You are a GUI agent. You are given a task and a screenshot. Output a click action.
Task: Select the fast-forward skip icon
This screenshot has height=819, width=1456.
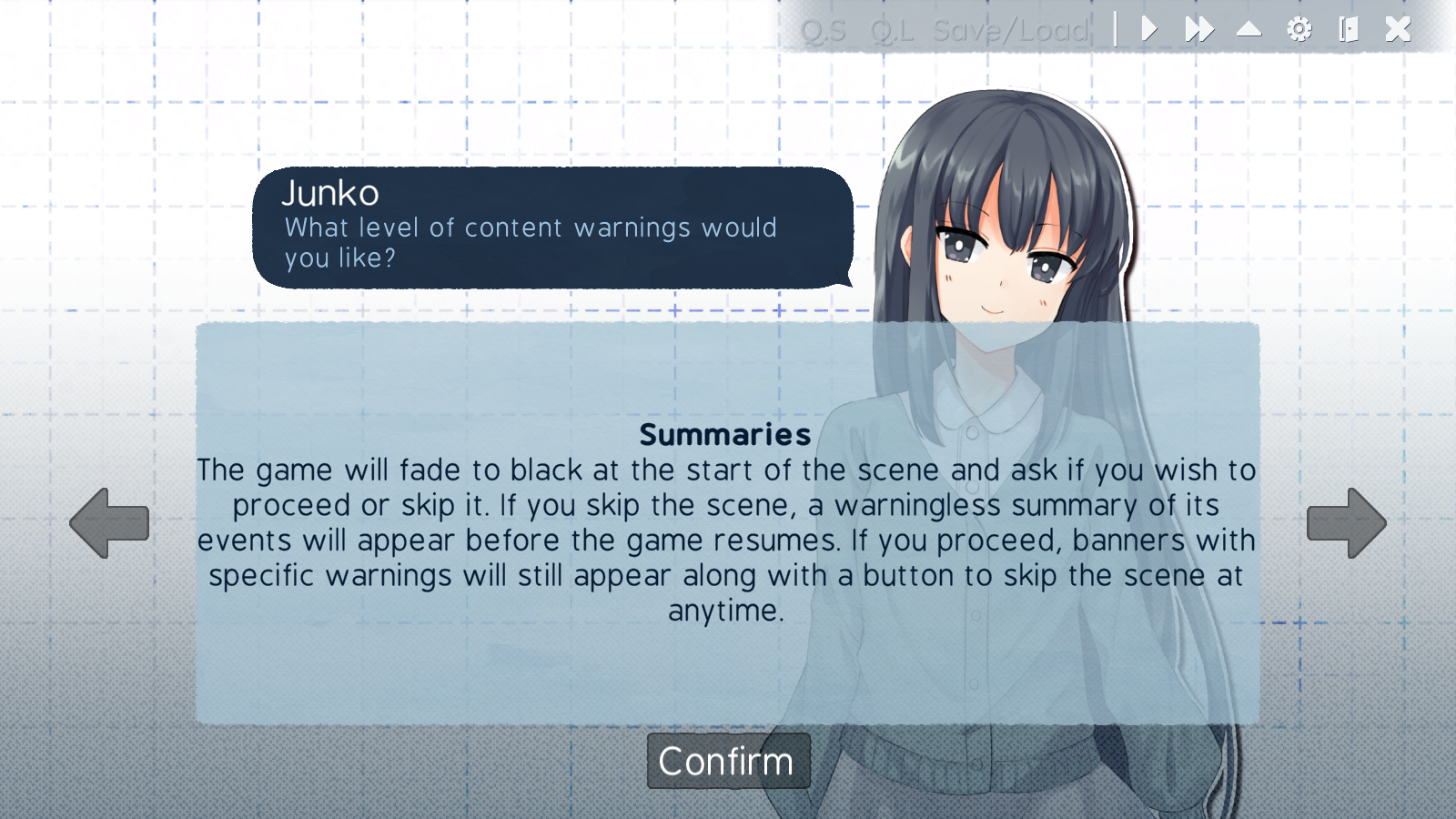coord(1198,29)
